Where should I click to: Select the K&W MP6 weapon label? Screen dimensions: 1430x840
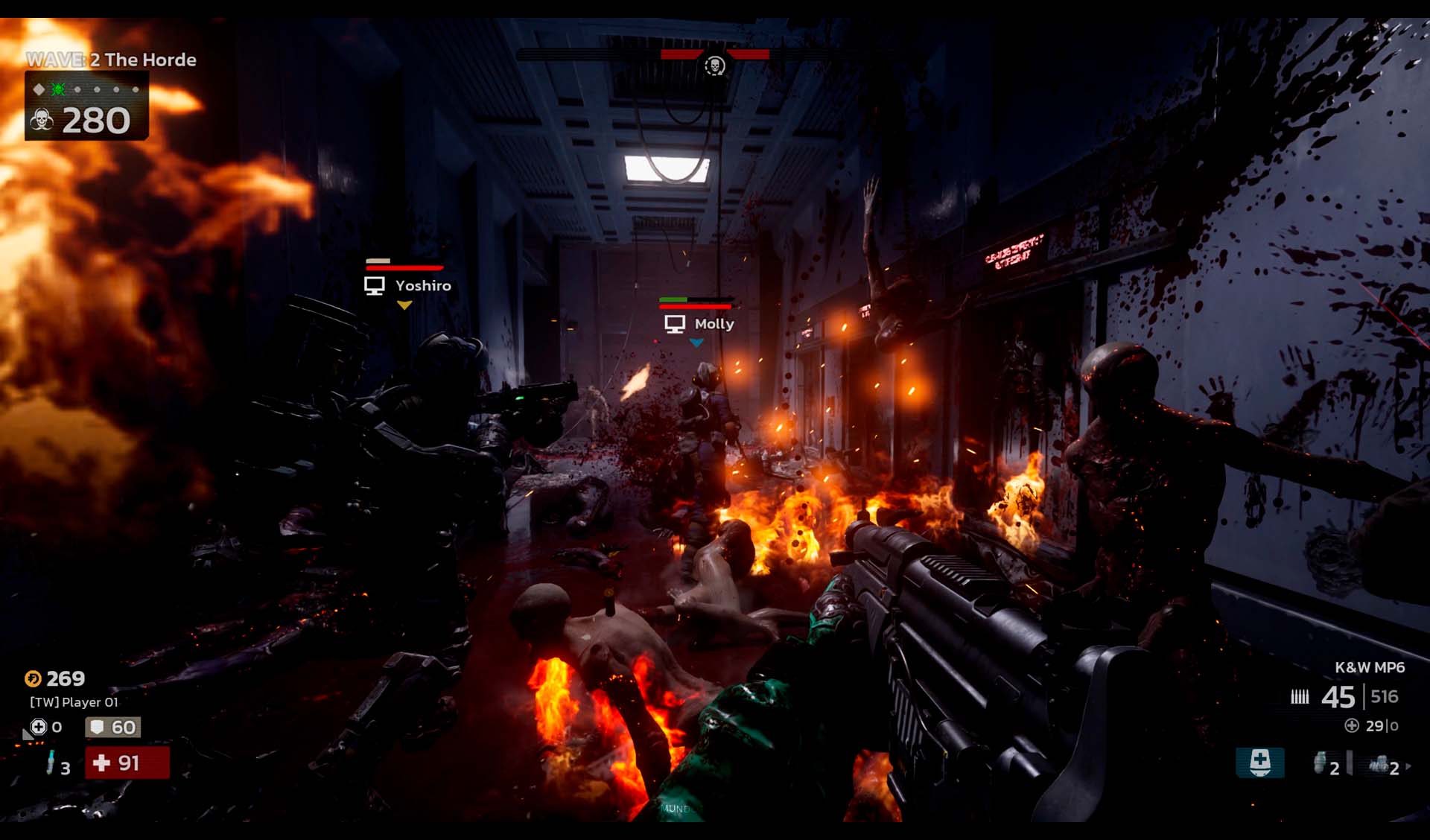[x=1369, y=667]
